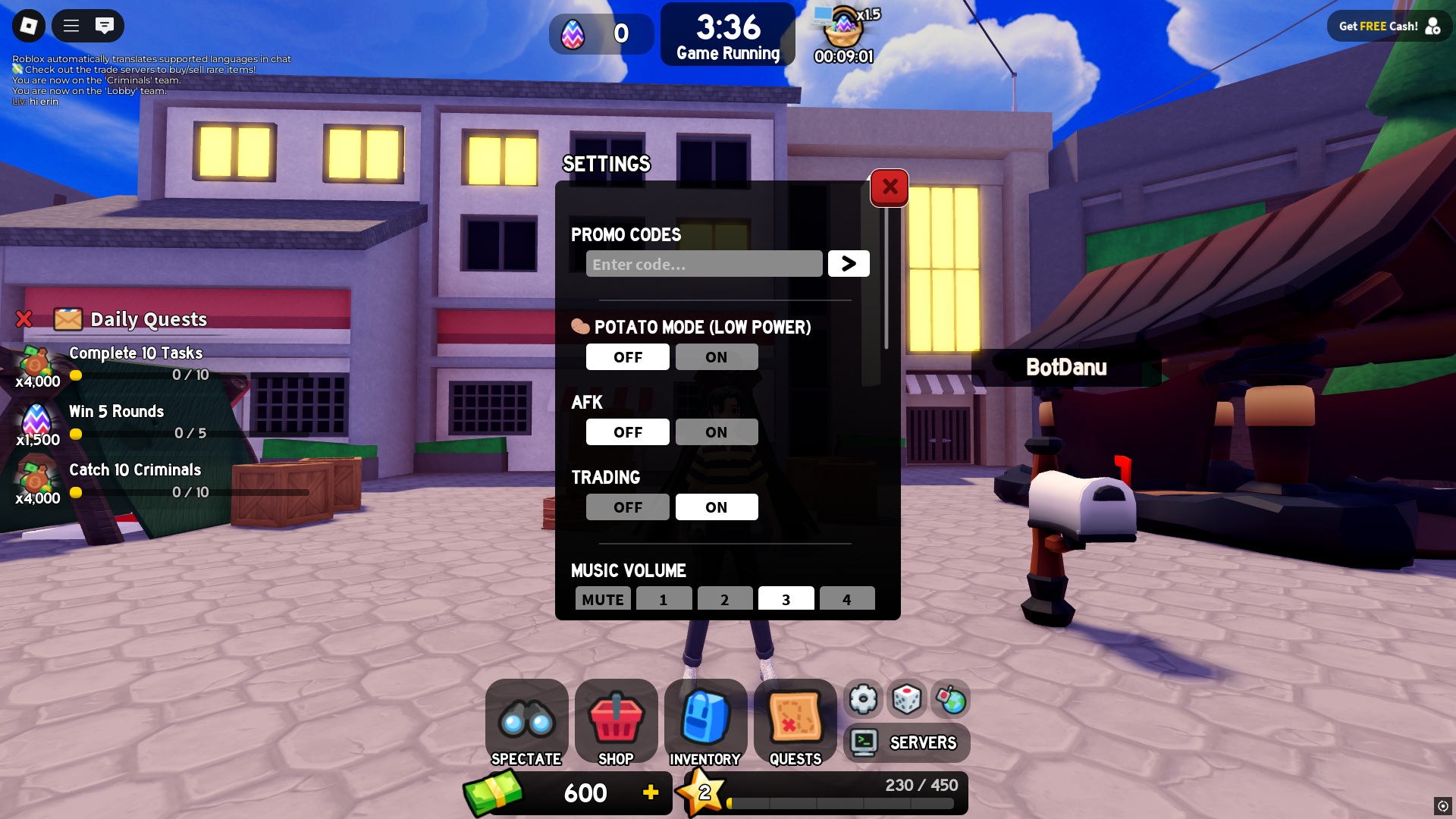
Task: Close the Settings panel with red X
Action: pos(890,187)
